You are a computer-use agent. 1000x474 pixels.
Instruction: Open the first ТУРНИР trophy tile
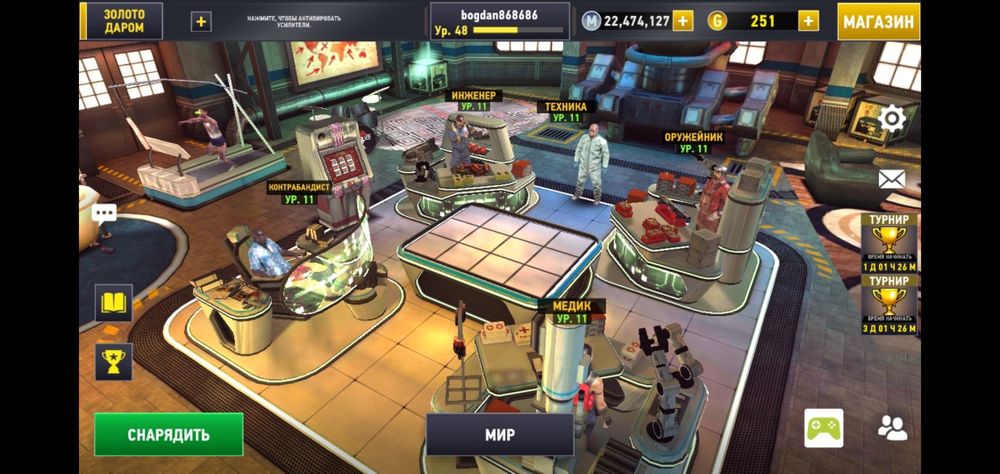coord(889,243)
